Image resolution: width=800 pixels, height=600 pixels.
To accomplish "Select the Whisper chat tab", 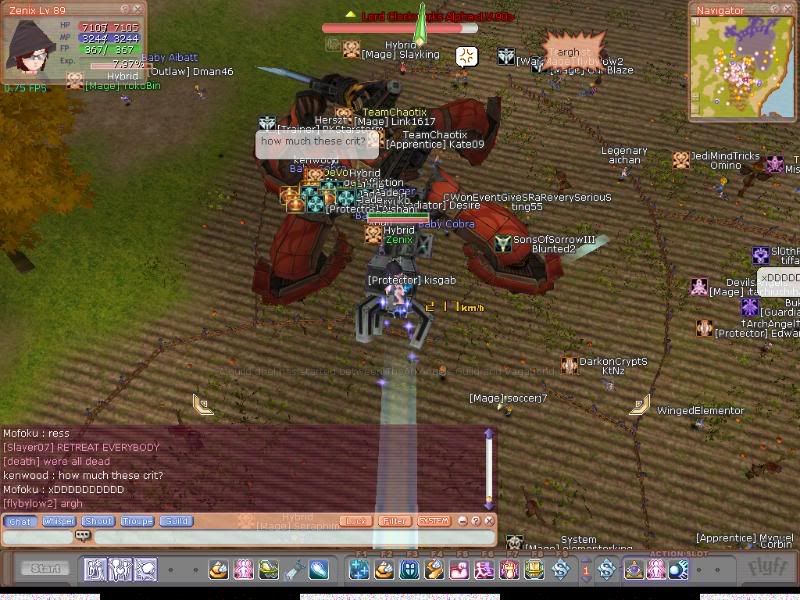I will (59, 521).
